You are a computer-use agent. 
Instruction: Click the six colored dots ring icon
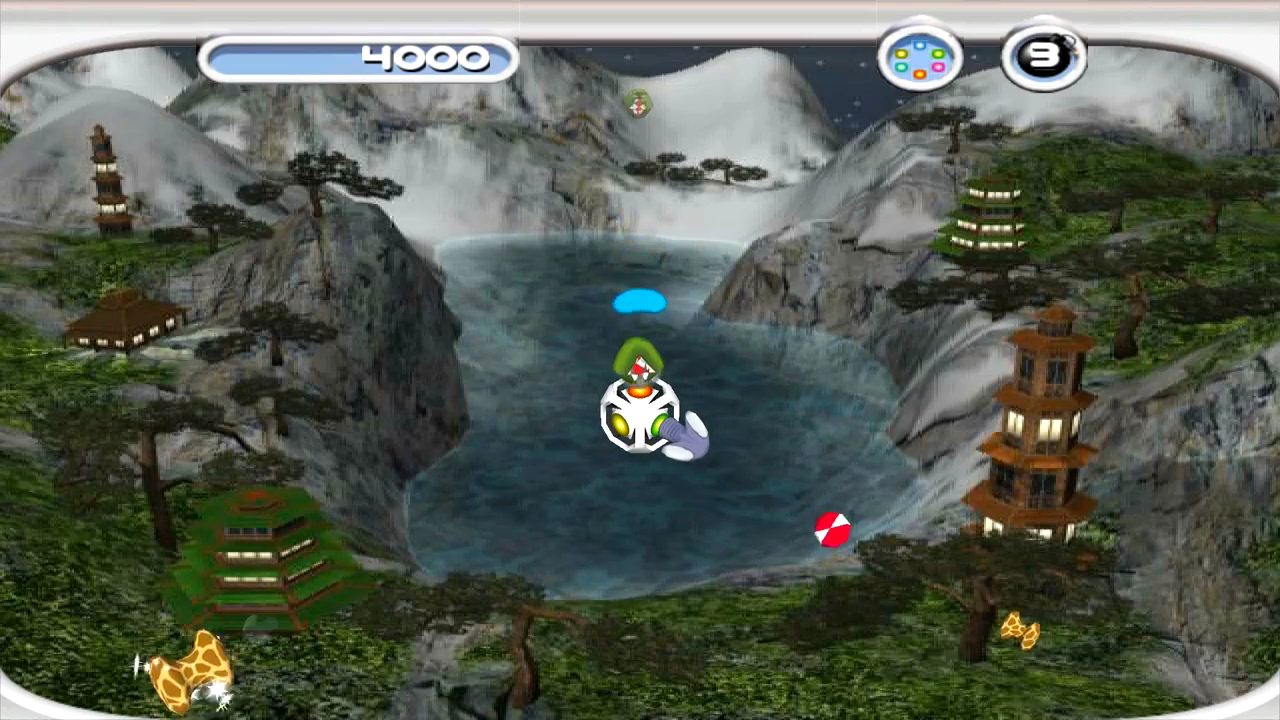pos(920,58)
